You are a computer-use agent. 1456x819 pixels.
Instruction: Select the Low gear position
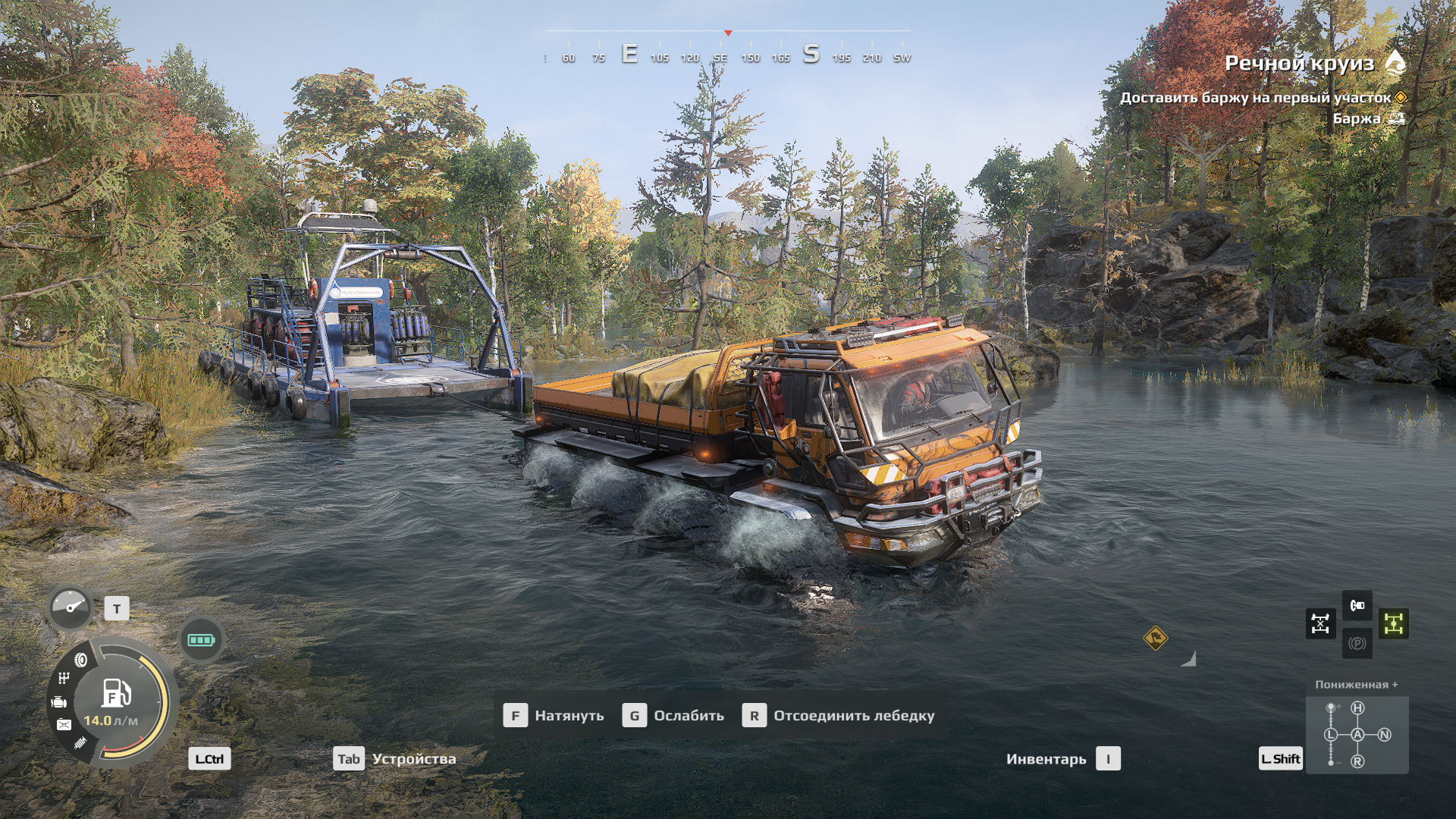(x=1331, y=734)
